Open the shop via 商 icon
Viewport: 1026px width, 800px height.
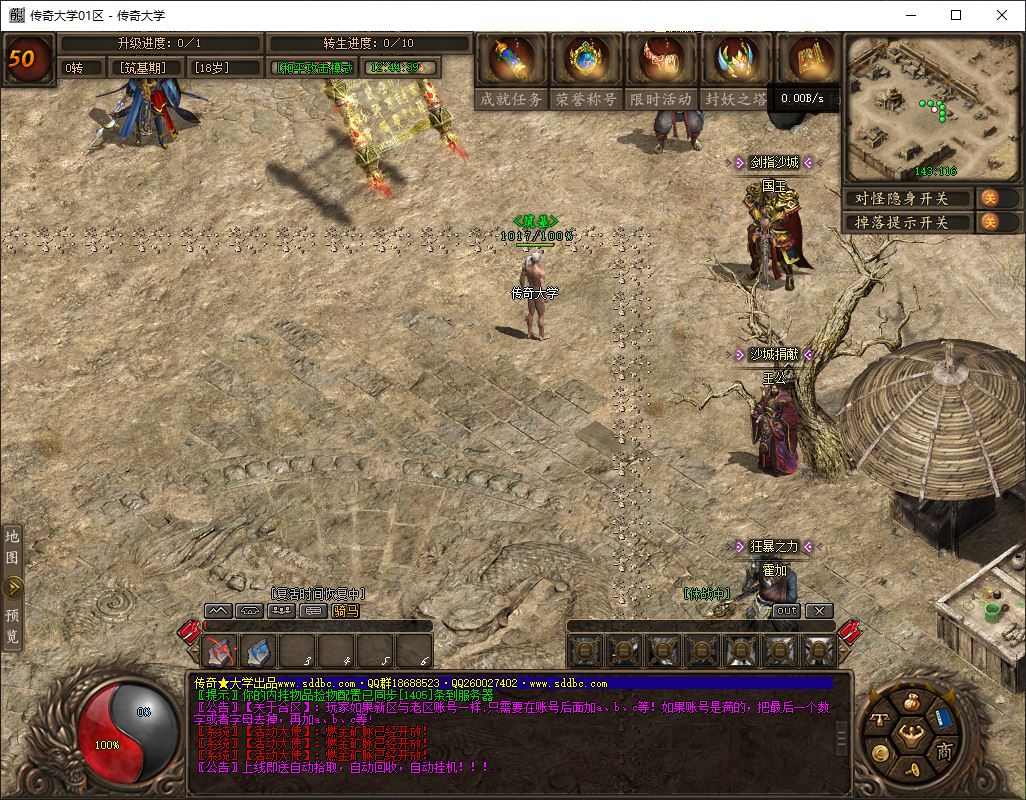[x=943, y=752]
